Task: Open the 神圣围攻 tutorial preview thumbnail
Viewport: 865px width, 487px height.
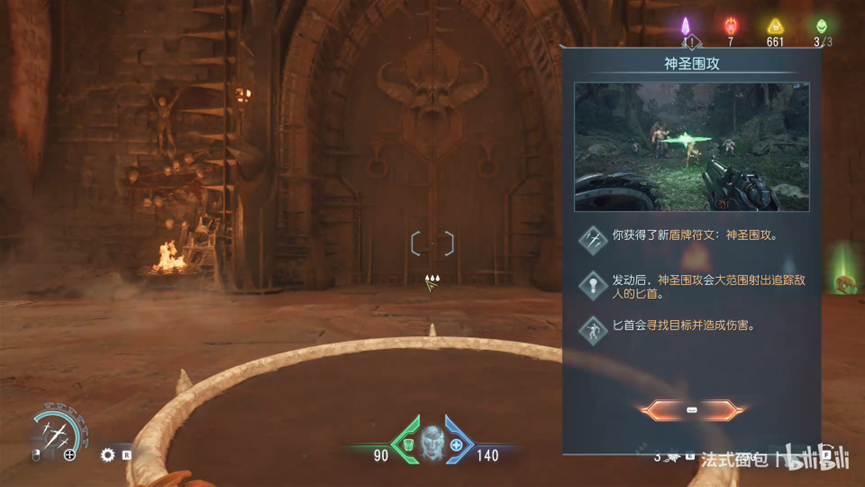Action: point(691,146)
